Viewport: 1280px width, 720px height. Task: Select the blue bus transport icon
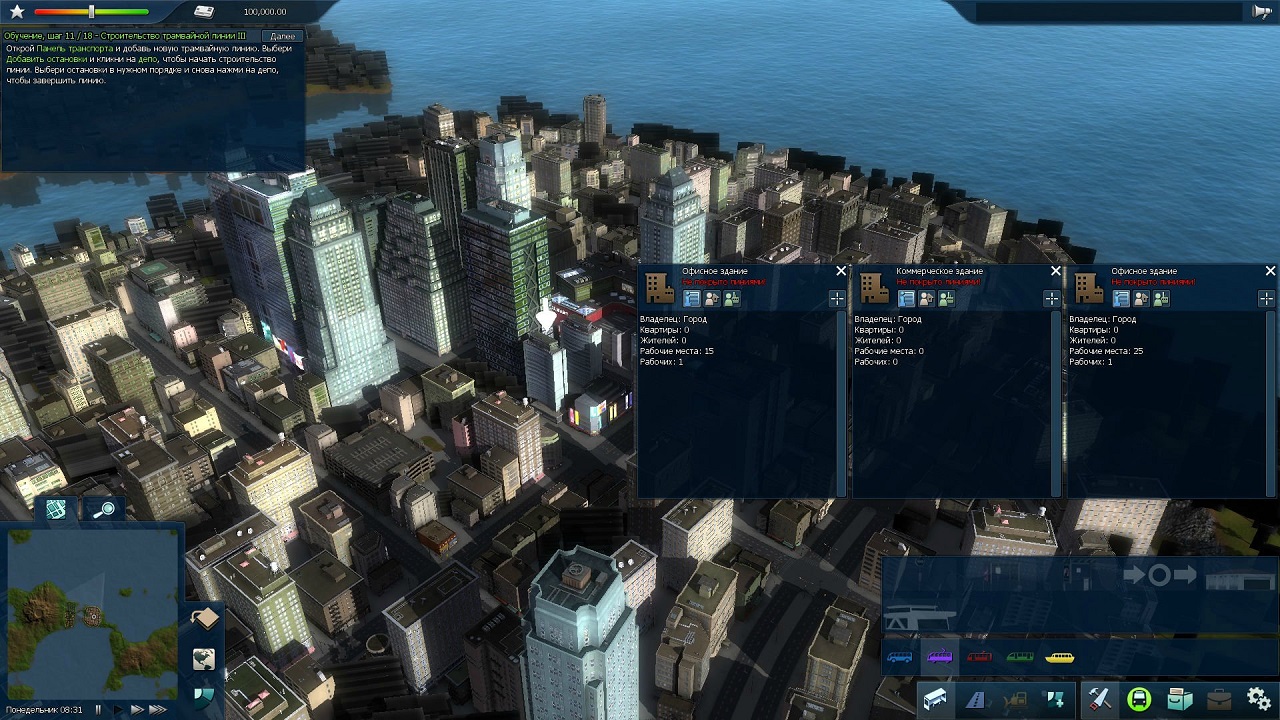click(899, 657)
